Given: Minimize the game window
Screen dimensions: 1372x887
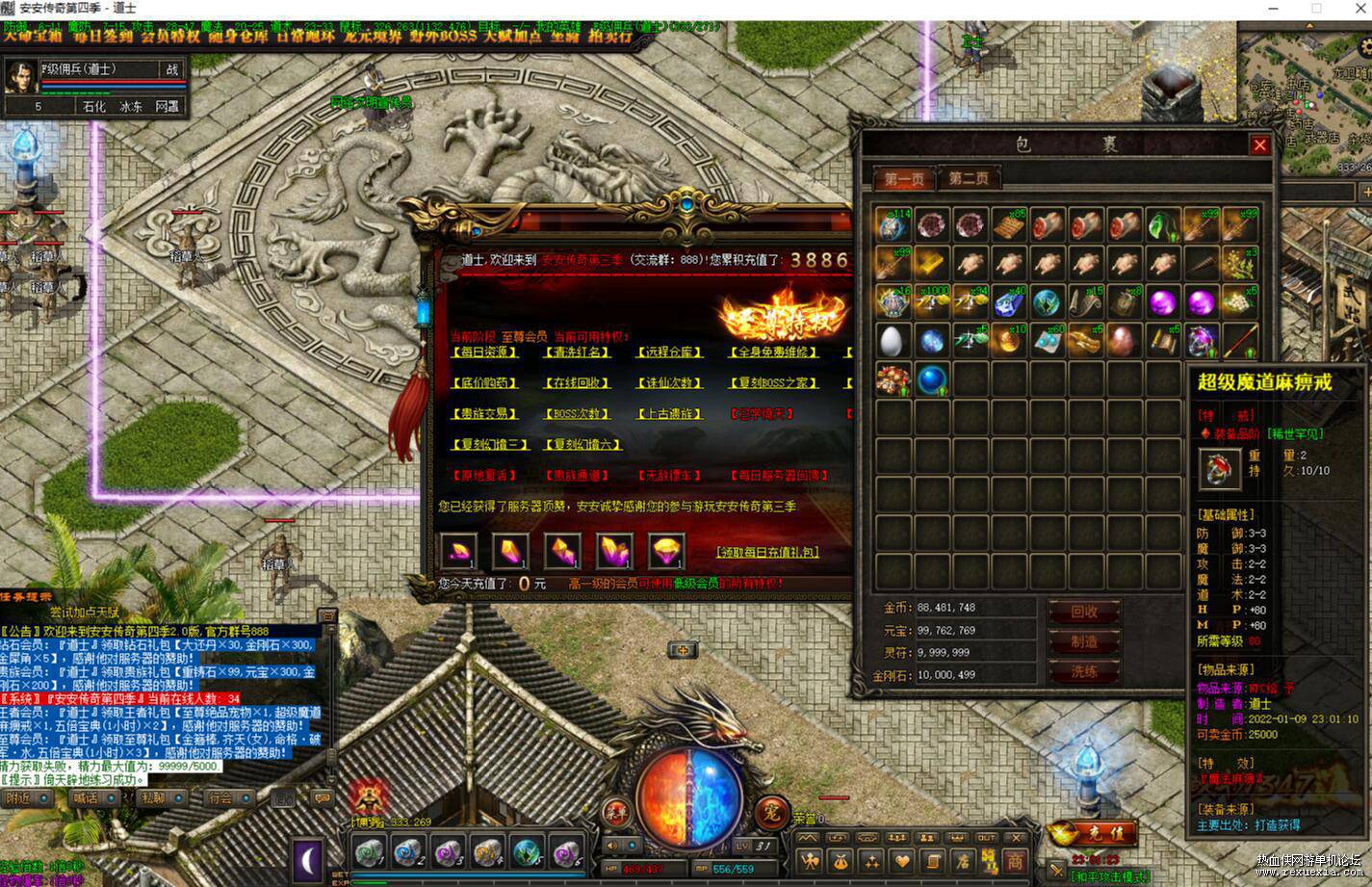Looking at the screenshot, I should tap(1274, 8).
